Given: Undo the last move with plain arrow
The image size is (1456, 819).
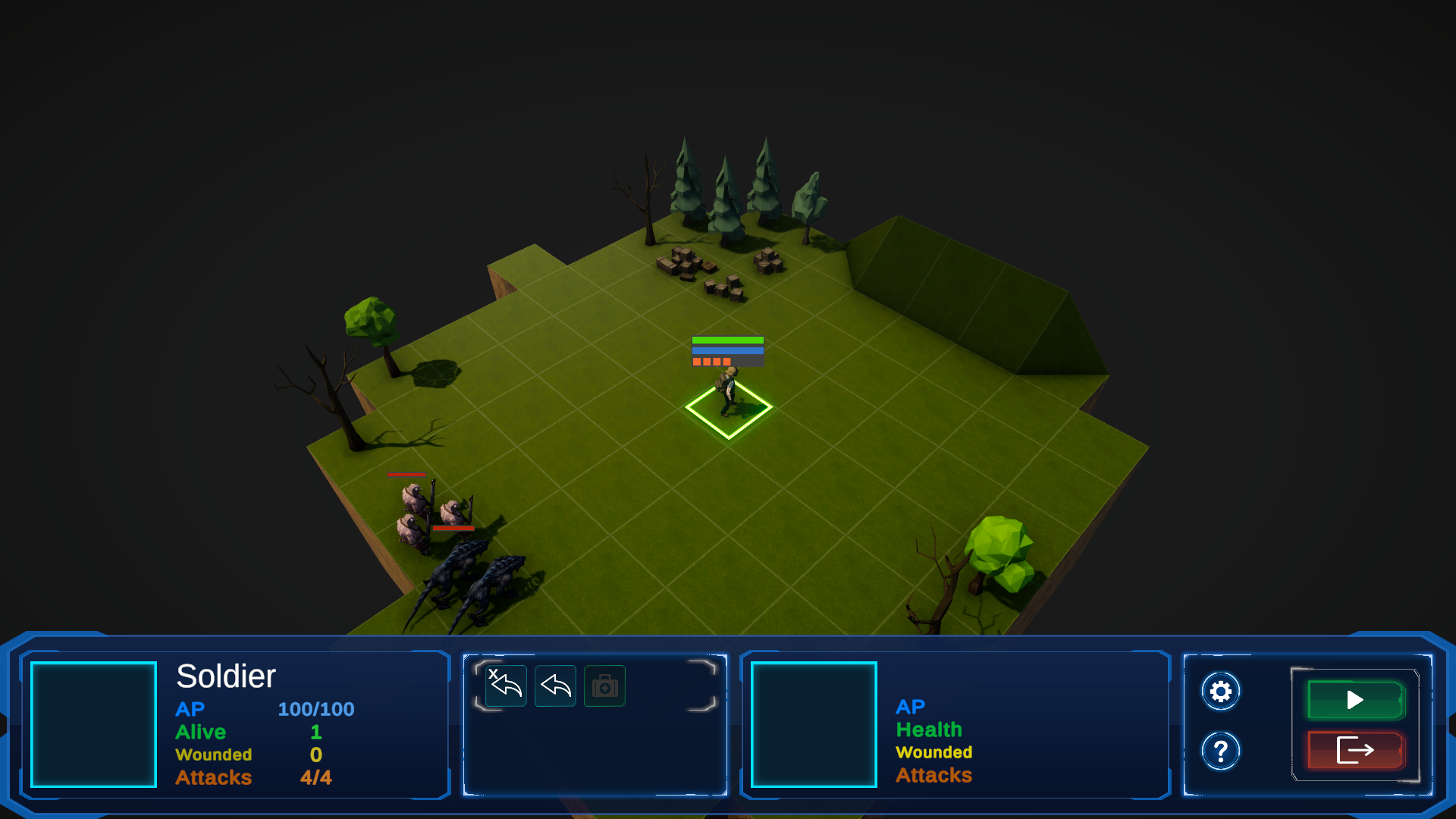Looking at the screenshot, I should point(555,686).
